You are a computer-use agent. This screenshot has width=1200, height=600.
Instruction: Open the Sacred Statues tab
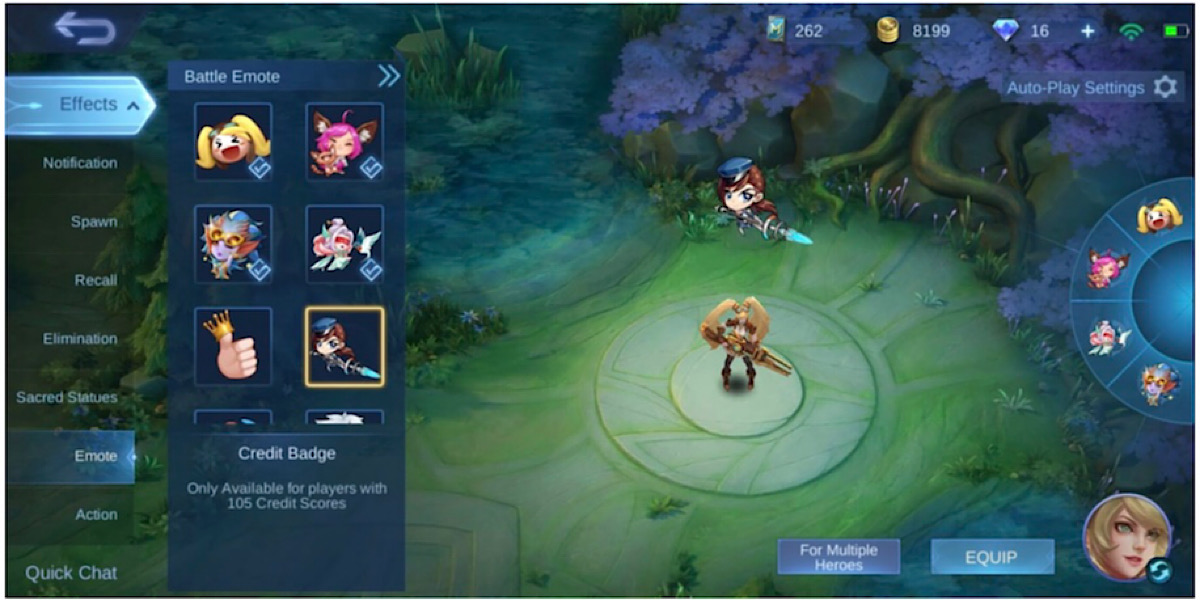click(x=67, y=397)
